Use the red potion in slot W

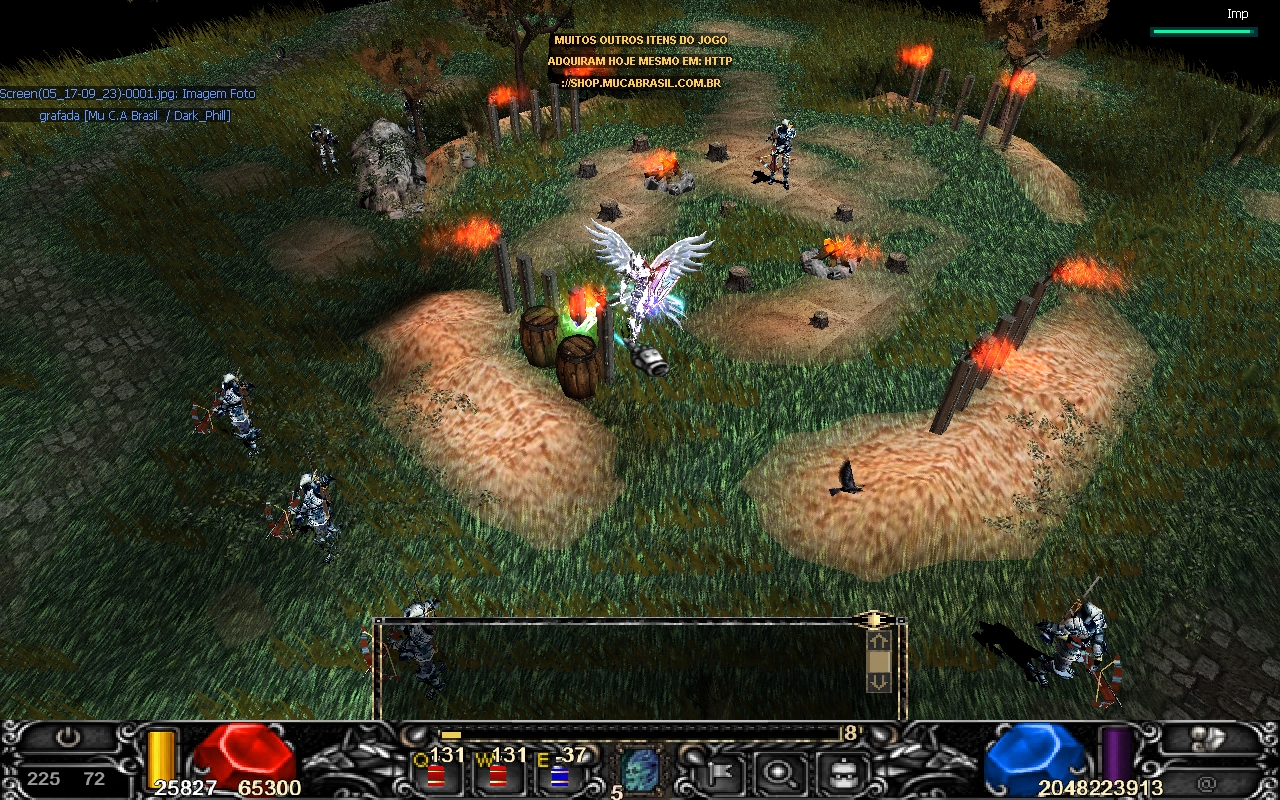click(497, 775)
